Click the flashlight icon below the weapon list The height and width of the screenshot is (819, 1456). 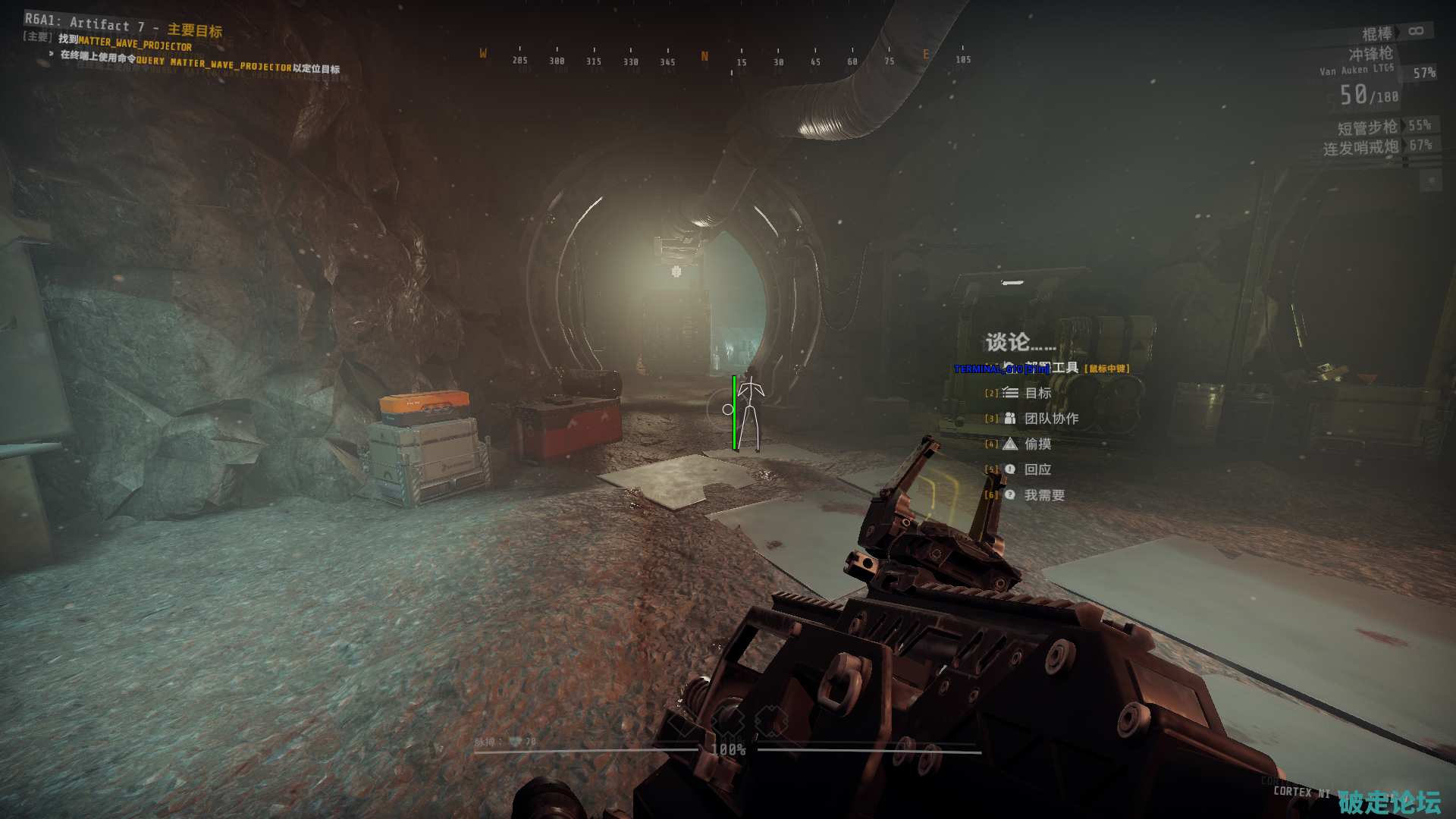1431,180
